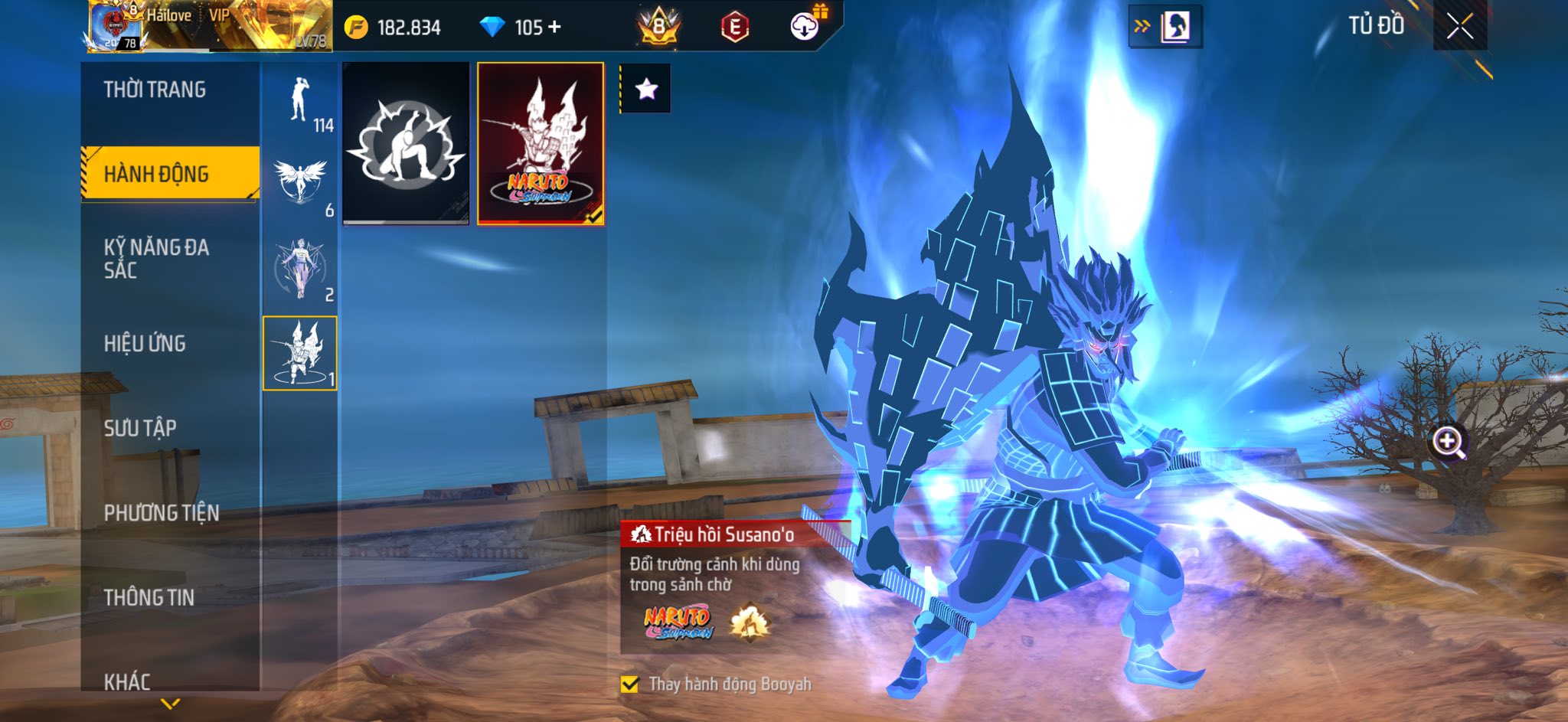Go to Sưu Tập category
1568x722 pixels.
pyautogui.click(x=140, y=427)
